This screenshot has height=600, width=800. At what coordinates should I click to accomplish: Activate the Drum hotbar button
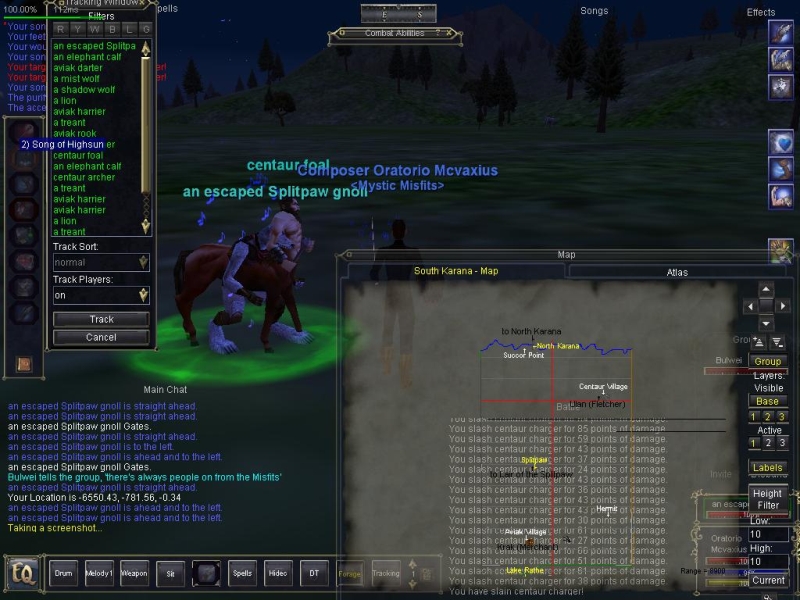coord(64,574)
